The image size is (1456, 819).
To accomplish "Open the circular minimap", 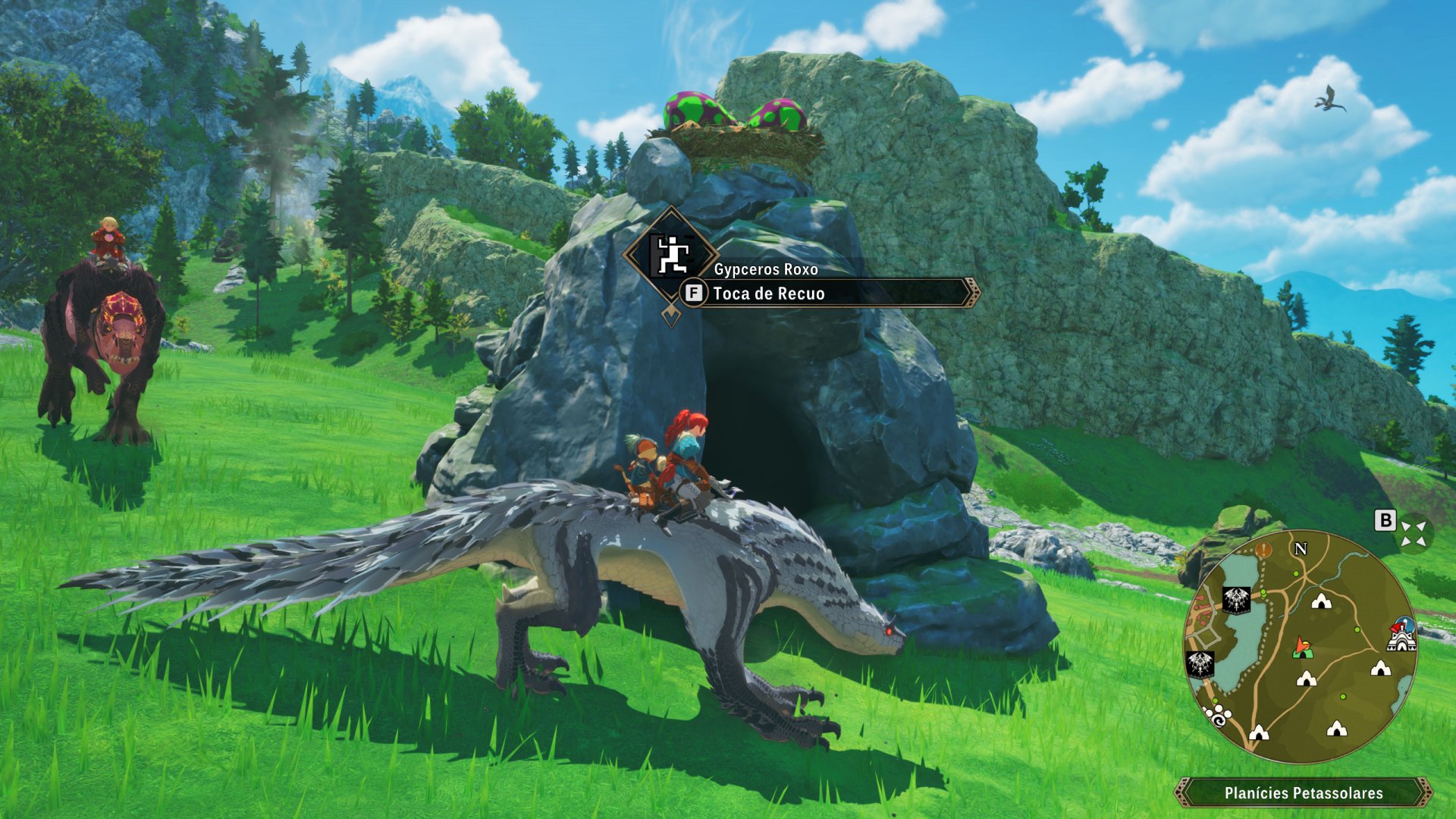I will pos(1300,645).
